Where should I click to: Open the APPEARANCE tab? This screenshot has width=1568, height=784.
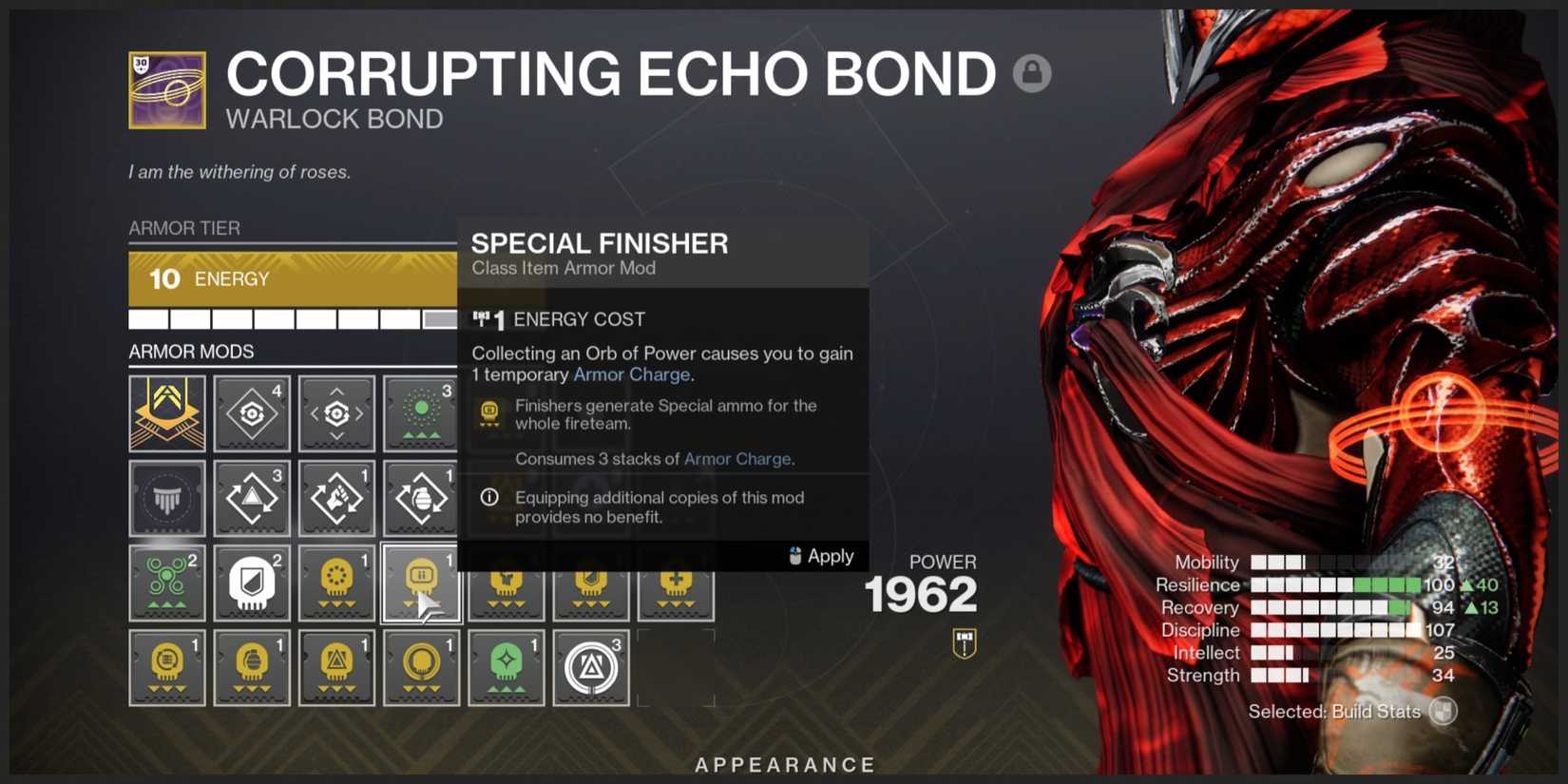pyautogui.click(x=785, y=763)
